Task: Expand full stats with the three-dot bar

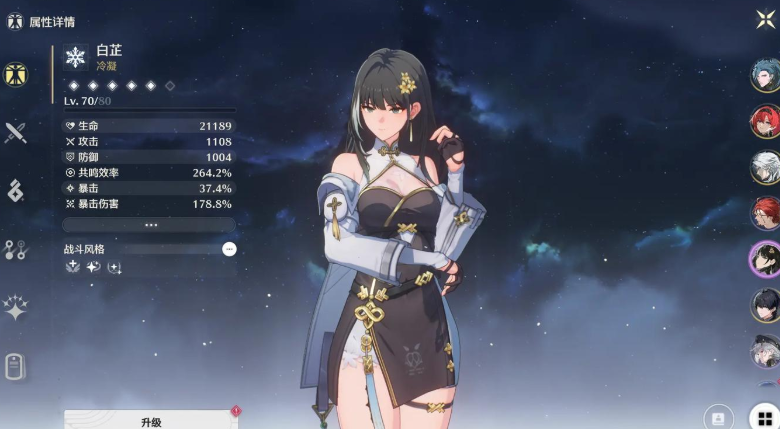Action: (x=151, y=225)
